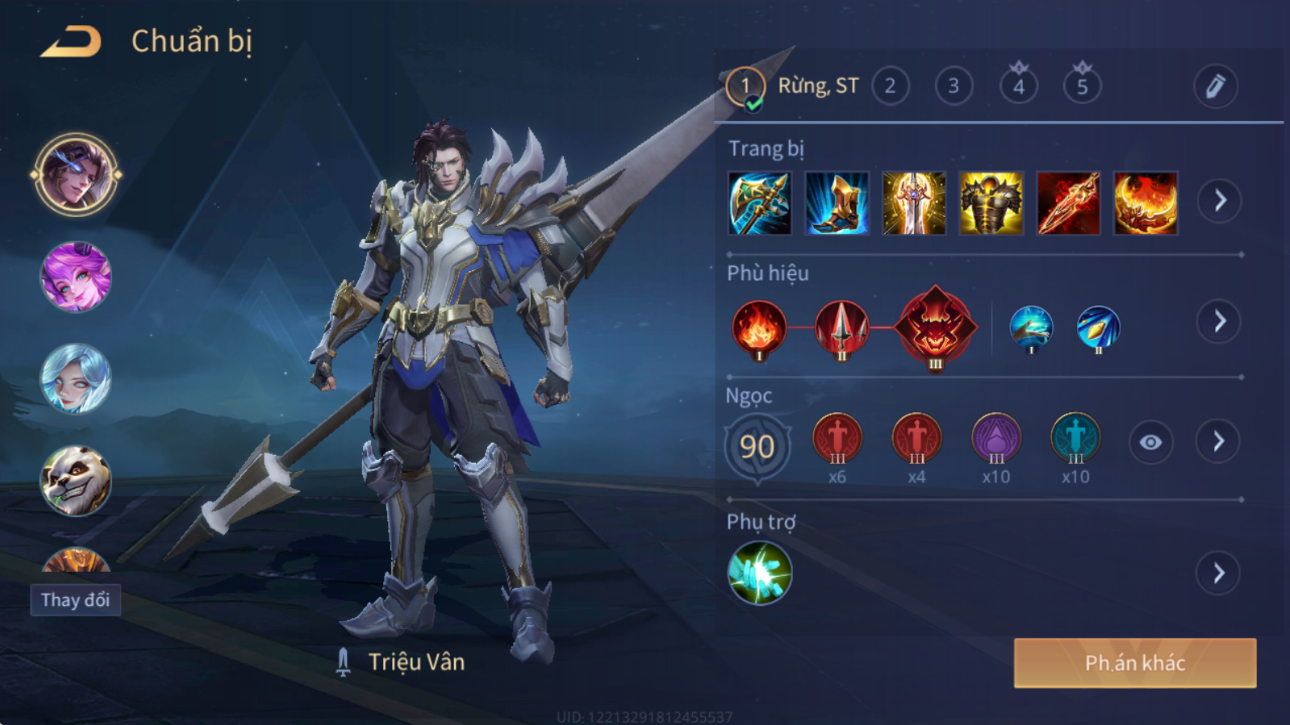Screen dimensions: 1290x725
Task: Select build preset number 2
Action: point(890,86)
